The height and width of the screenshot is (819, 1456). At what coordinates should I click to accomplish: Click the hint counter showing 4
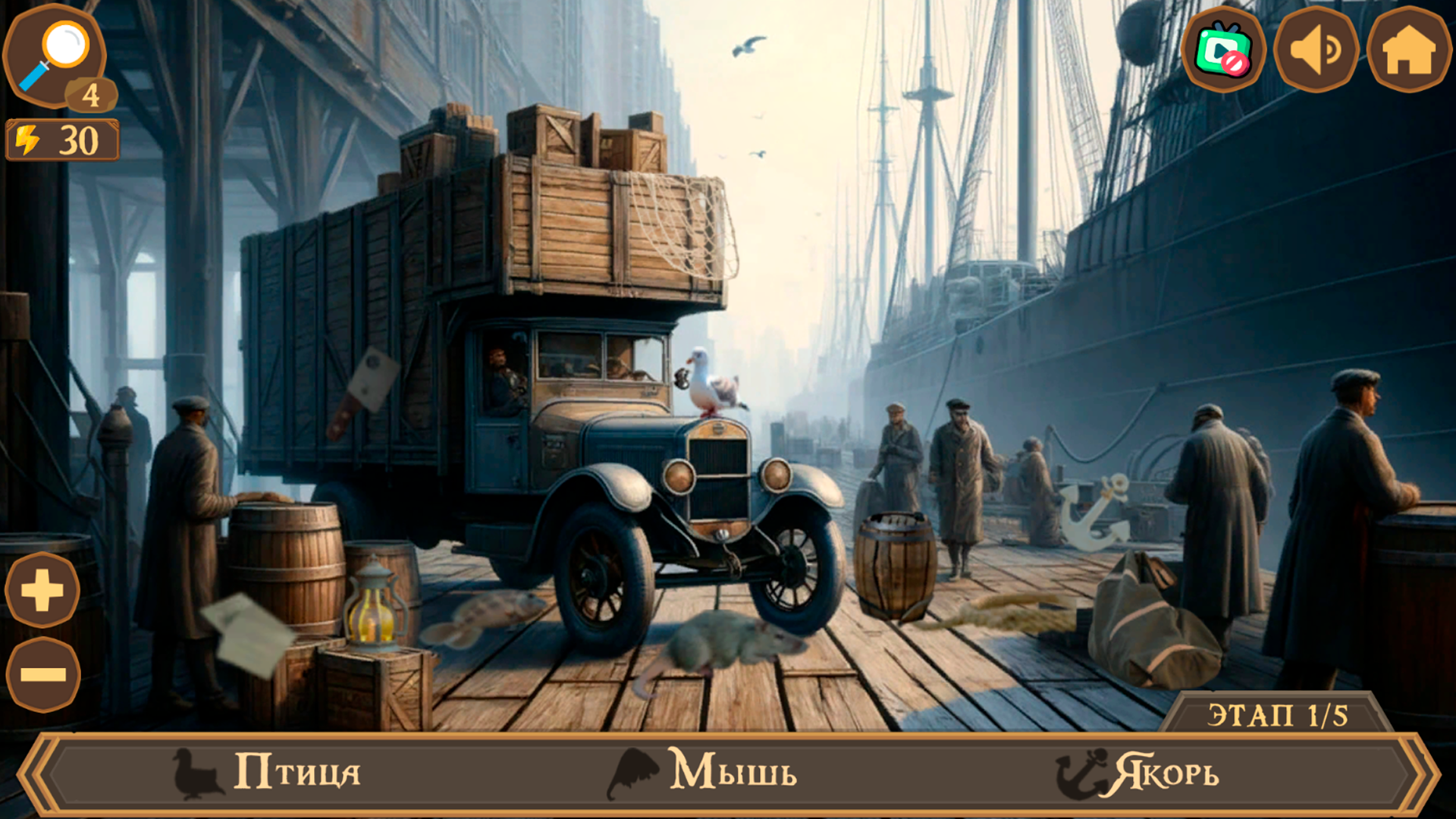click(89, 95)
